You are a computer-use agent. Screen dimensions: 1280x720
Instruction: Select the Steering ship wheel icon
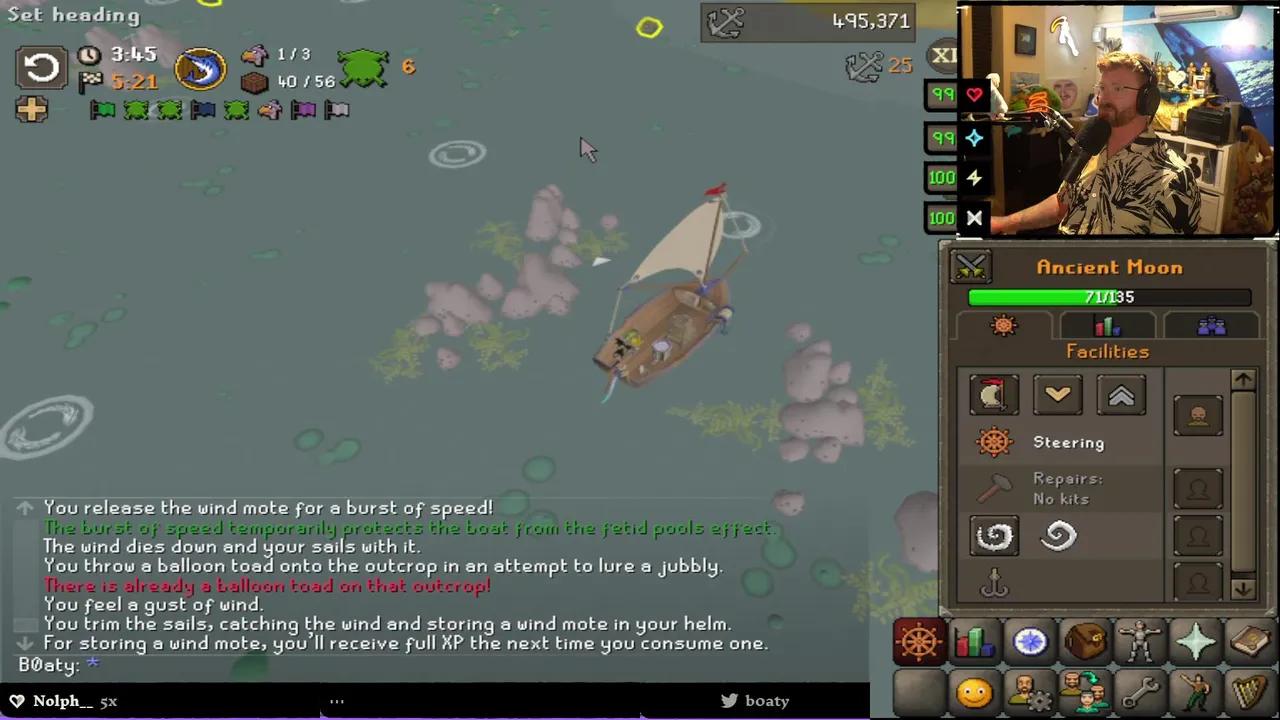coord(994,442)
